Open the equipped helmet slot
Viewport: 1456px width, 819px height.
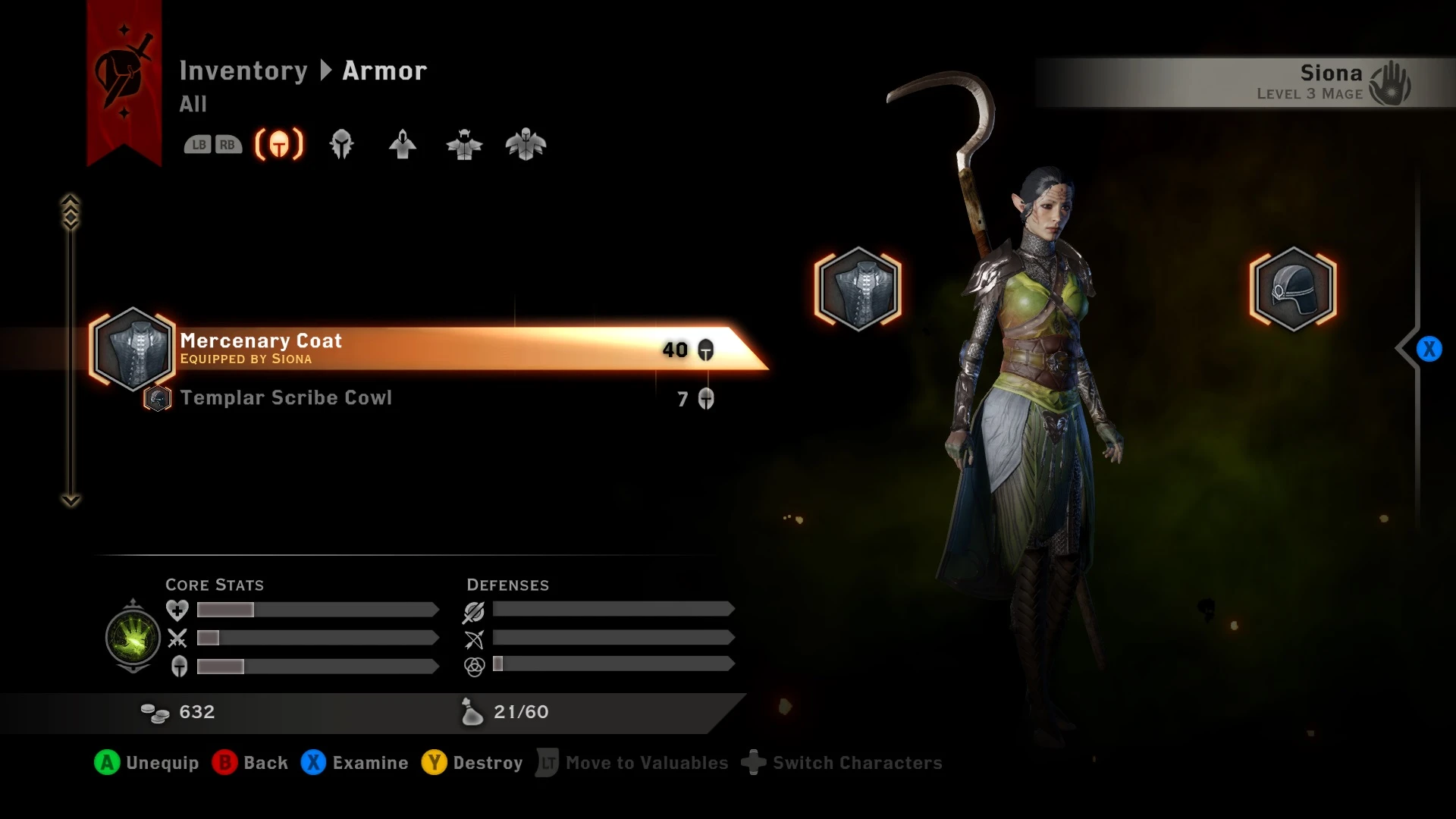point(1293,289)
